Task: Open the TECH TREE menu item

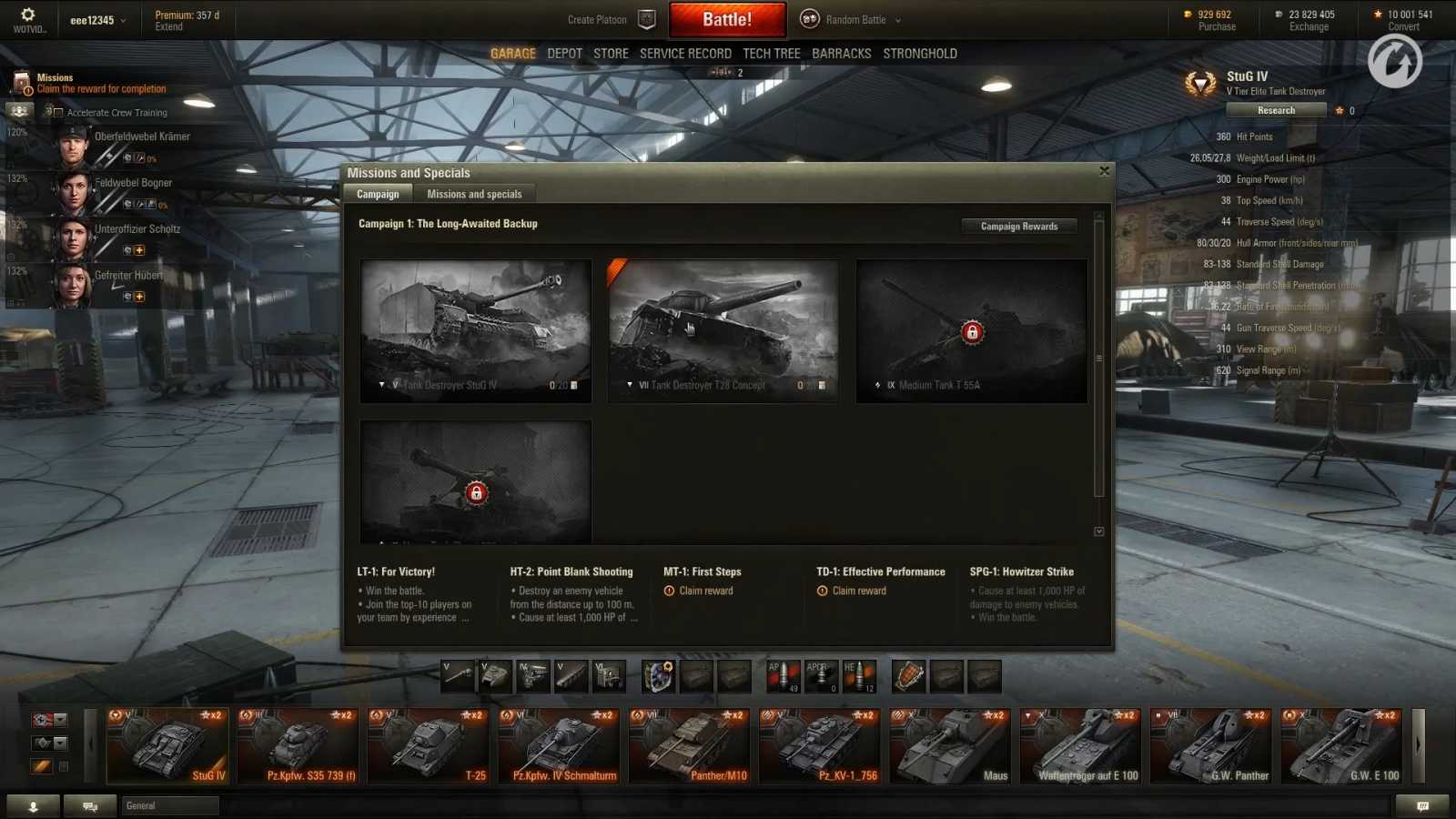Action: click(771, 53)
